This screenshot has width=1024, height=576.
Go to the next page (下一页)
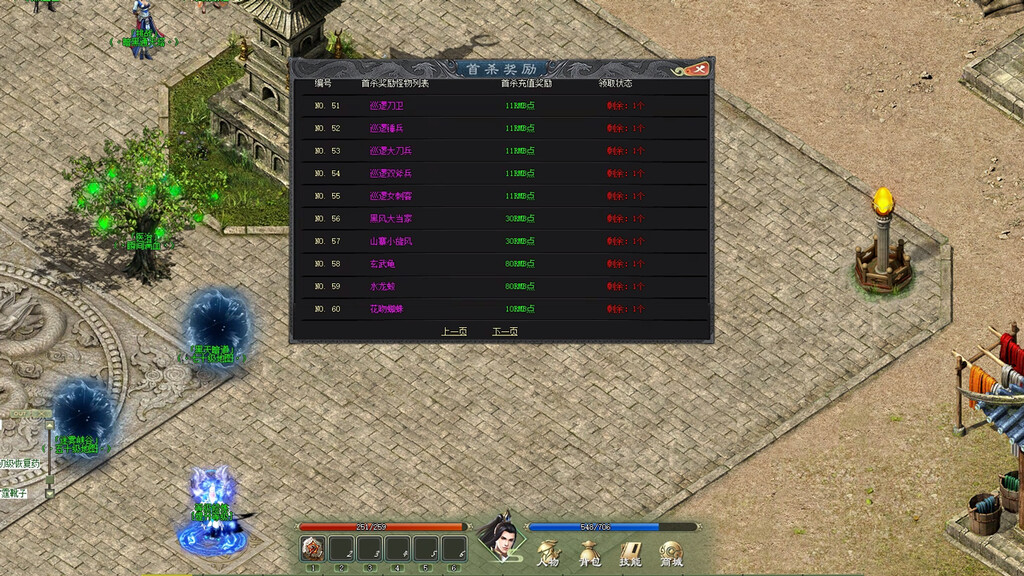pyautogui.click(x=505, y=331)
